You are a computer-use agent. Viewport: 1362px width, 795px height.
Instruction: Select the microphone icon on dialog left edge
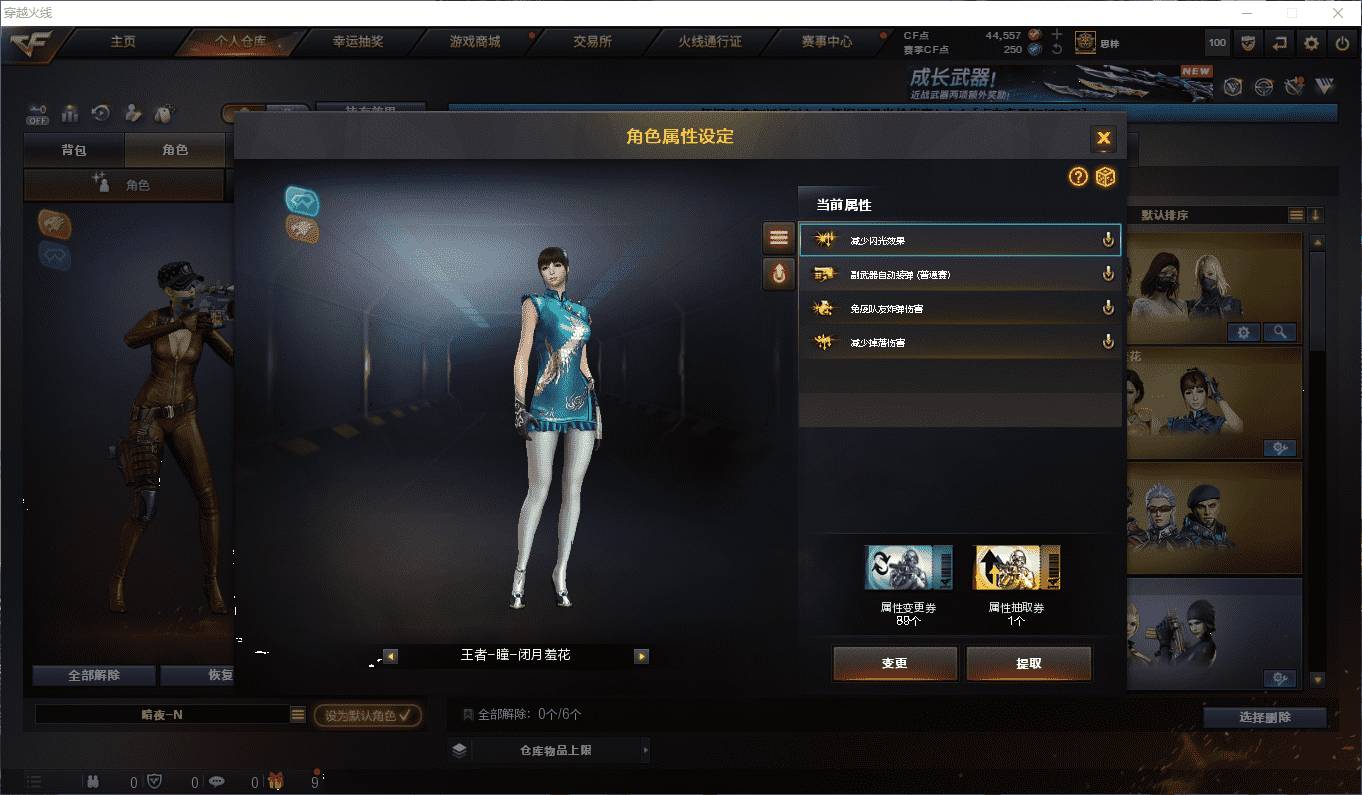coord(778,274)
